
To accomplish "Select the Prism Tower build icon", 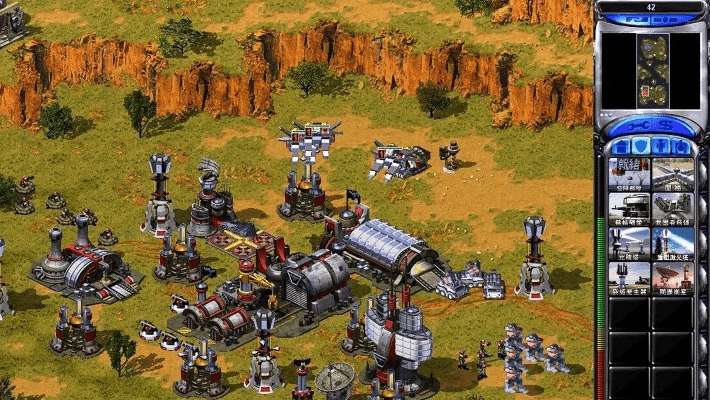I will (630, 241).
